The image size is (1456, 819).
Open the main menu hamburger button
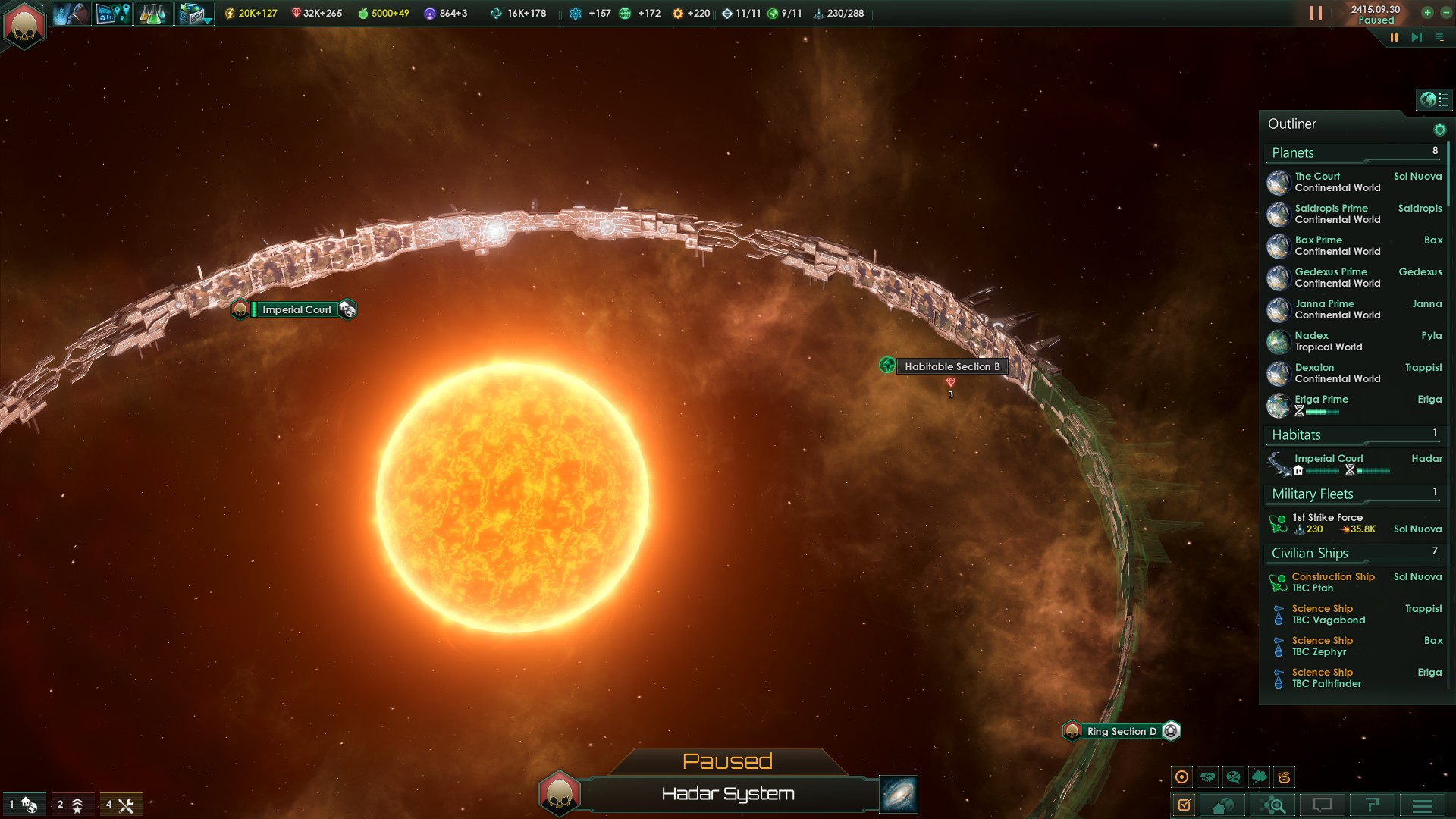point(1423,805)
